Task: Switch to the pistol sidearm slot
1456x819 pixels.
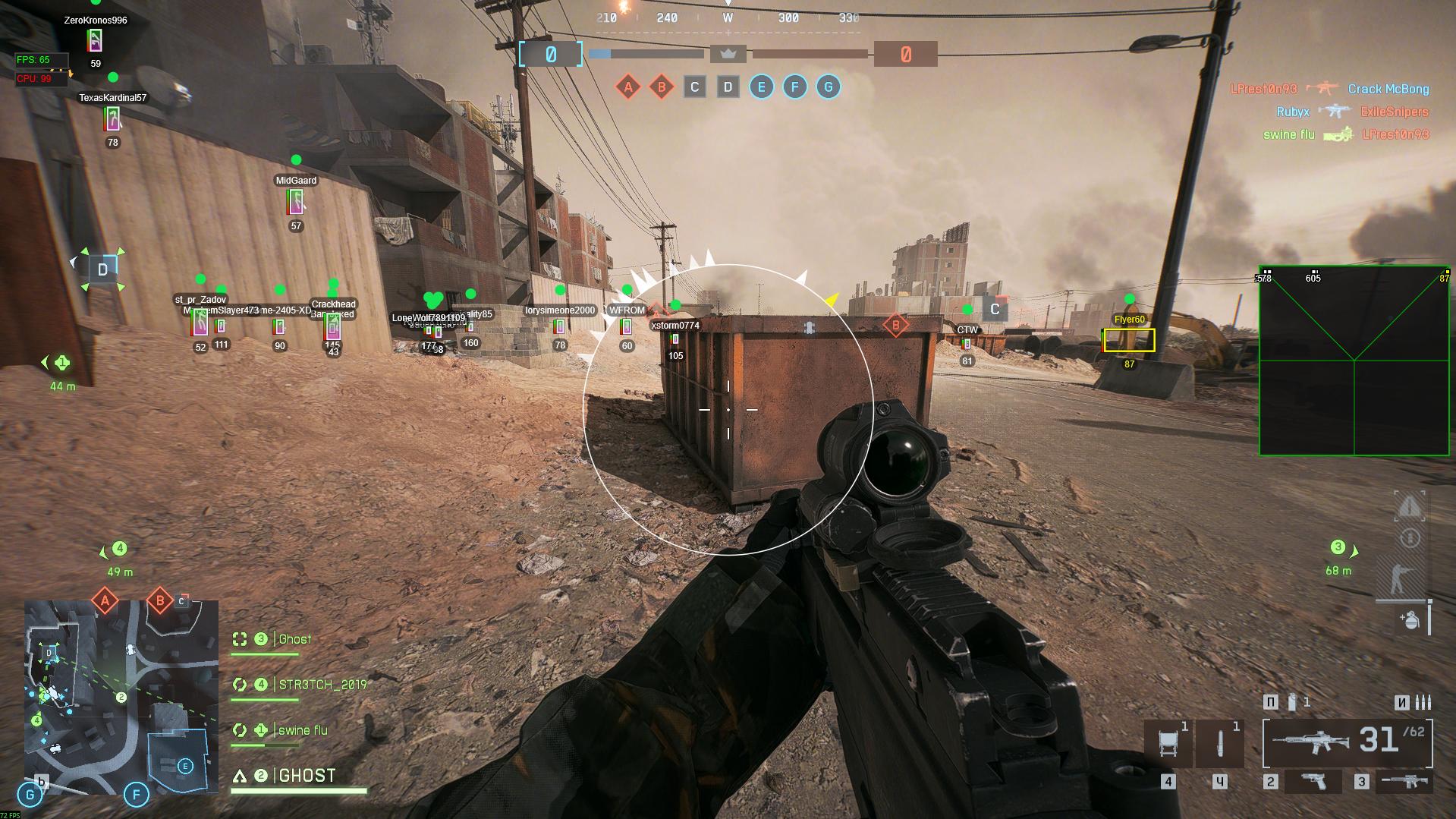Action: [x=1313, y=781]
